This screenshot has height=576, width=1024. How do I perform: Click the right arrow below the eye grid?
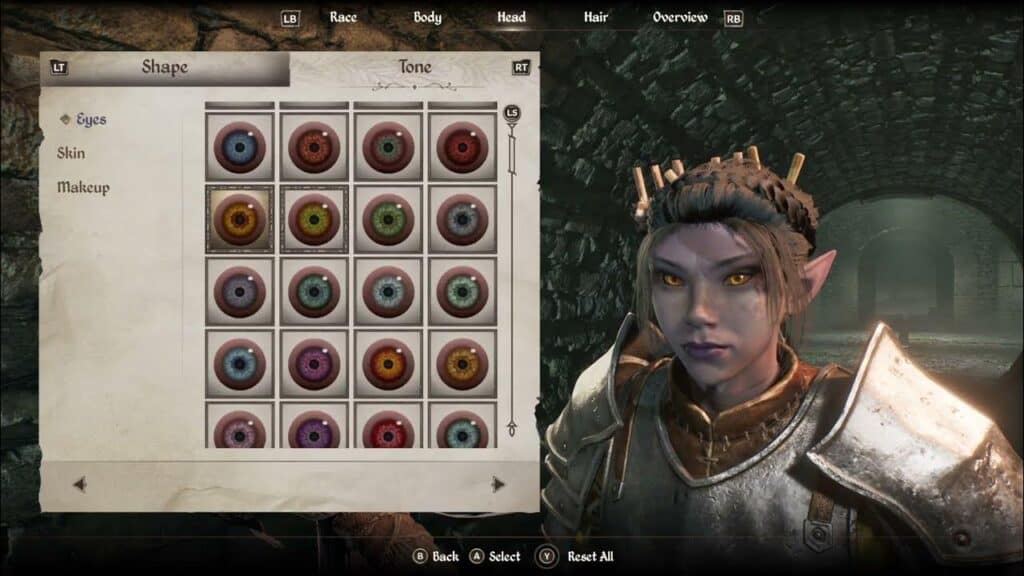point(498,484)
